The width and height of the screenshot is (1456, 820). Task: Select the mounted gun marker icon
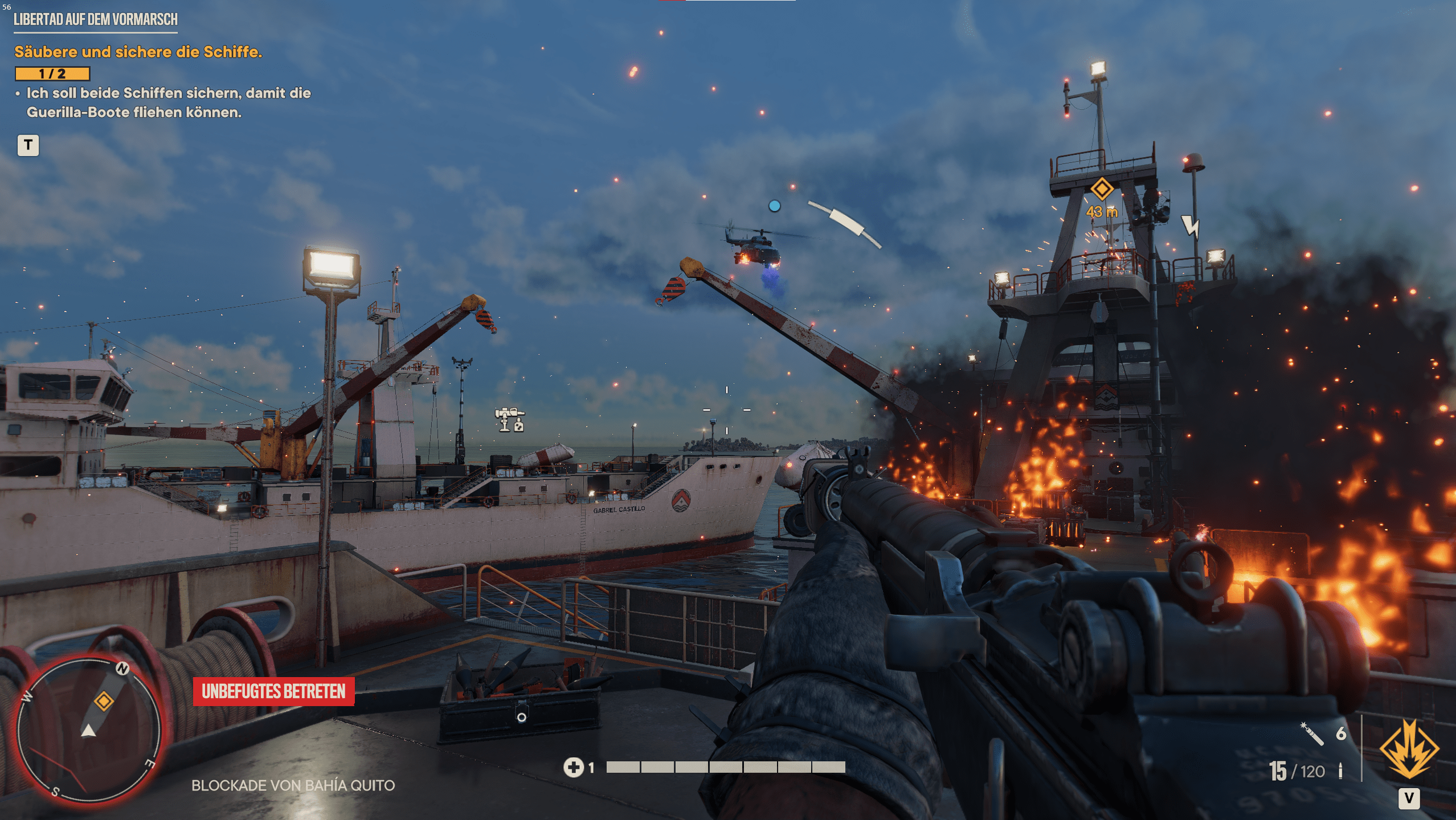pyautogui.click(x=509, y=420)
